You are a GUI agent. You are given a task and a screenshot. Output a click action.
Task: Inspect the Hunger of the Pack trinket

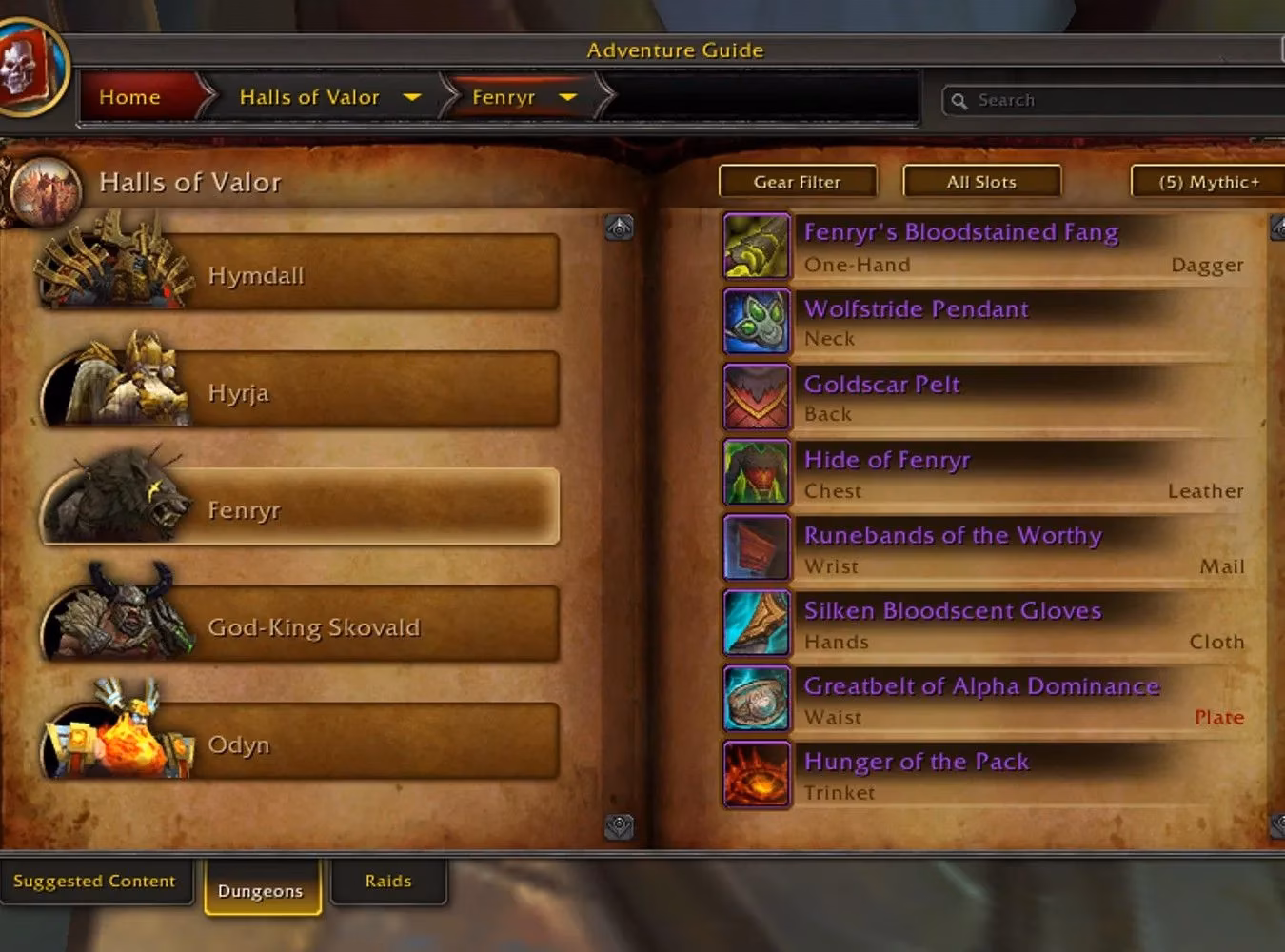point(916,763)
